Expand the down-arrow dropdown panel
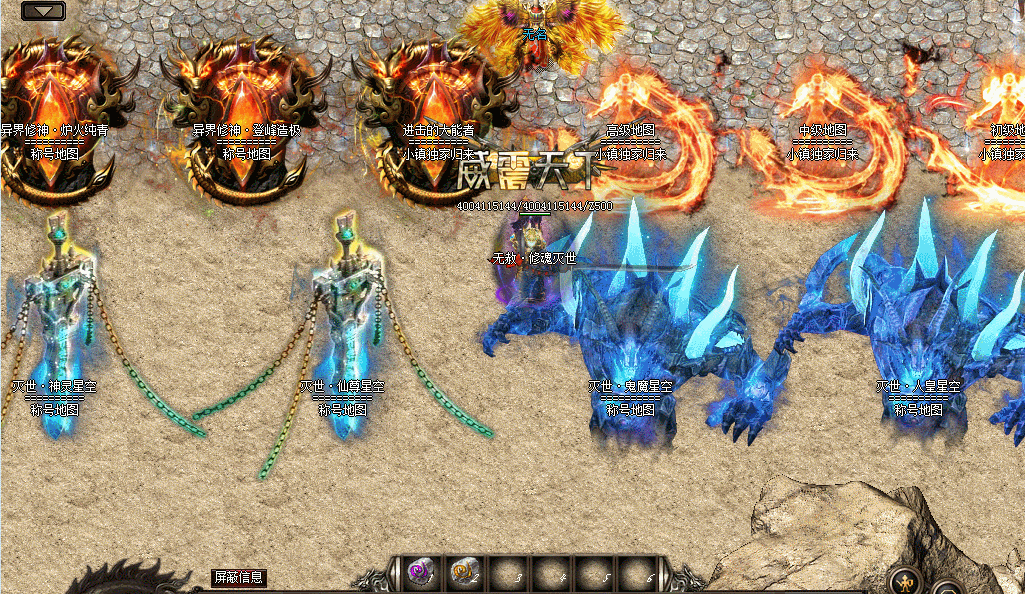The height and width of the screenshot is (594, 1025). pos(42,12)
